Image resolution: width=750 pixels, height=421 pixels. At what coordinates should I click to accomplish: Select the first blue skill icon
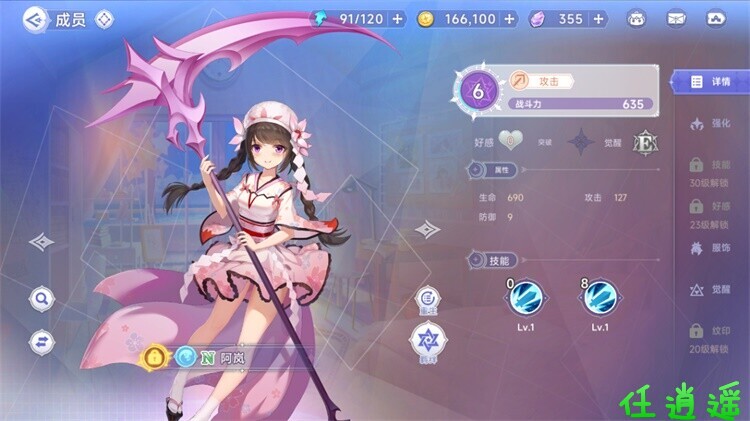point(527,296)
